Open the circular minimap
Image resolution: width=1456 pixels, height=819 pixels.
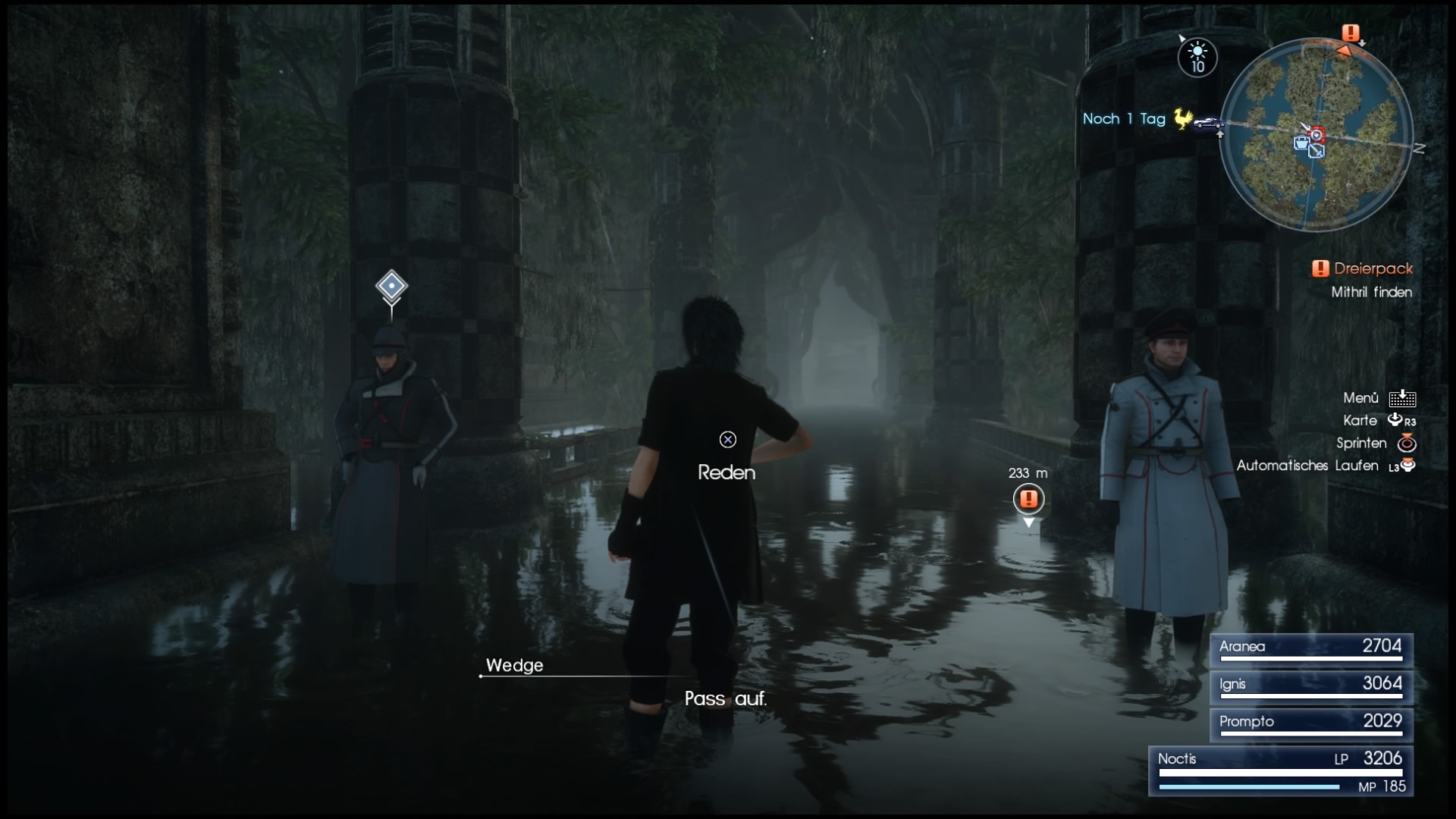coord(1316,136)
